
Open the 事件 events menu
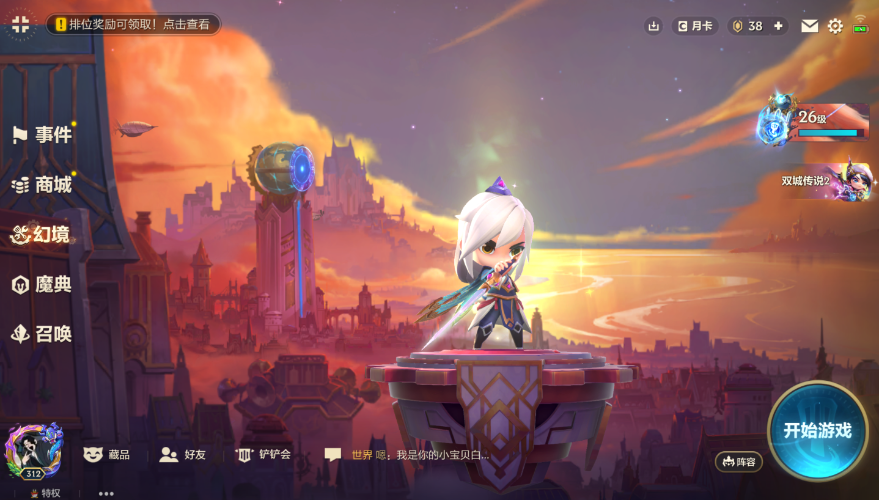click(x=42, y=135)
